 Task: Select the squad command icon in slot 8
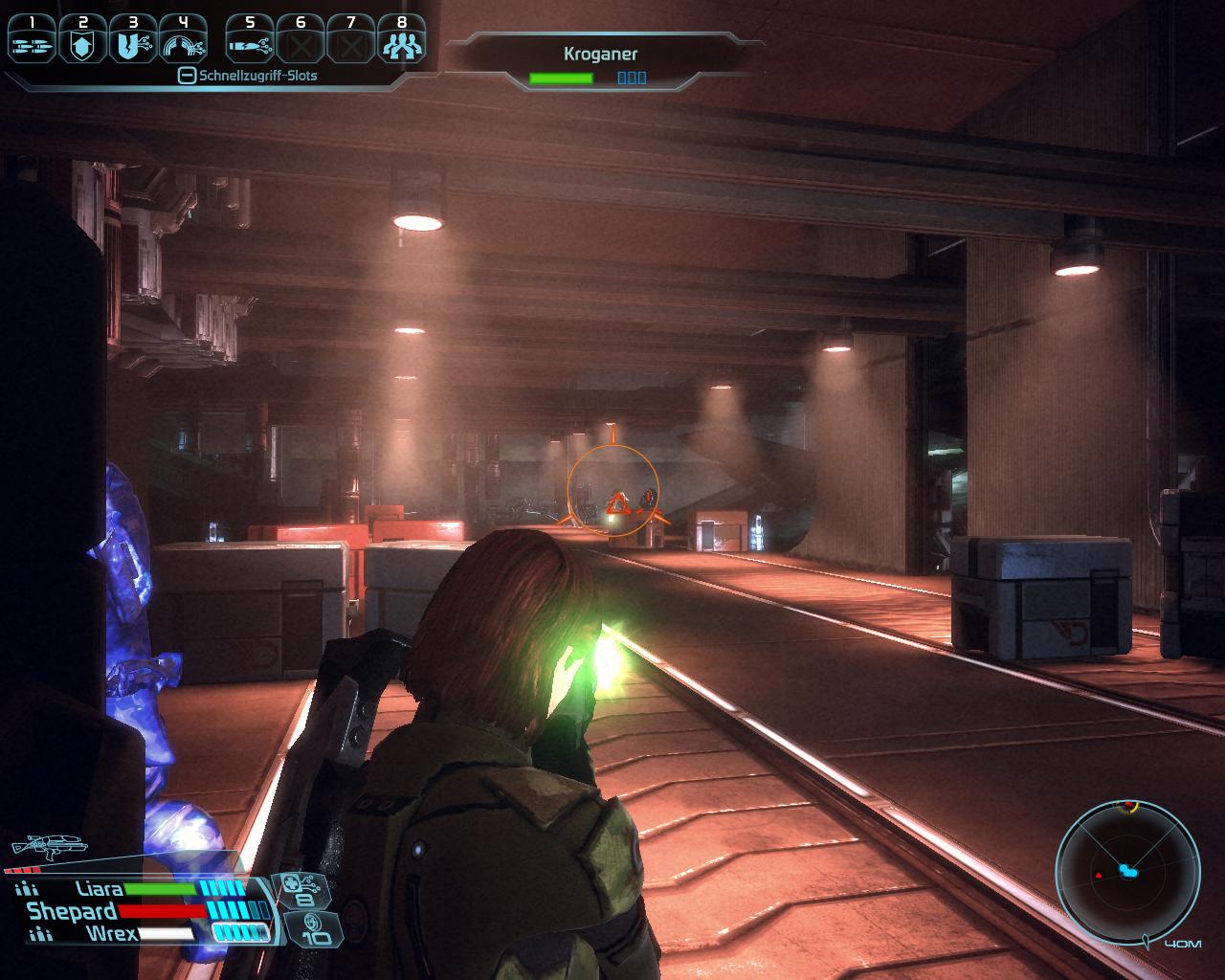401,39
